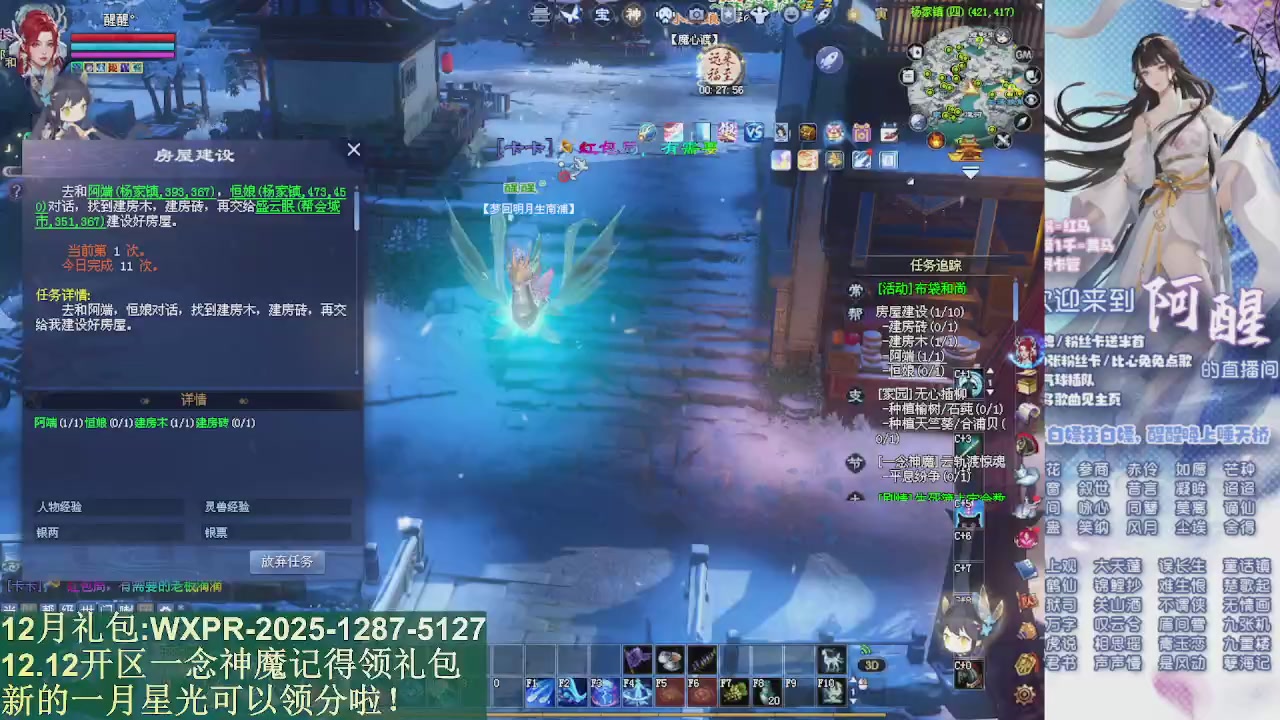Open the gift box event icon on toolbar

point(862,132)
